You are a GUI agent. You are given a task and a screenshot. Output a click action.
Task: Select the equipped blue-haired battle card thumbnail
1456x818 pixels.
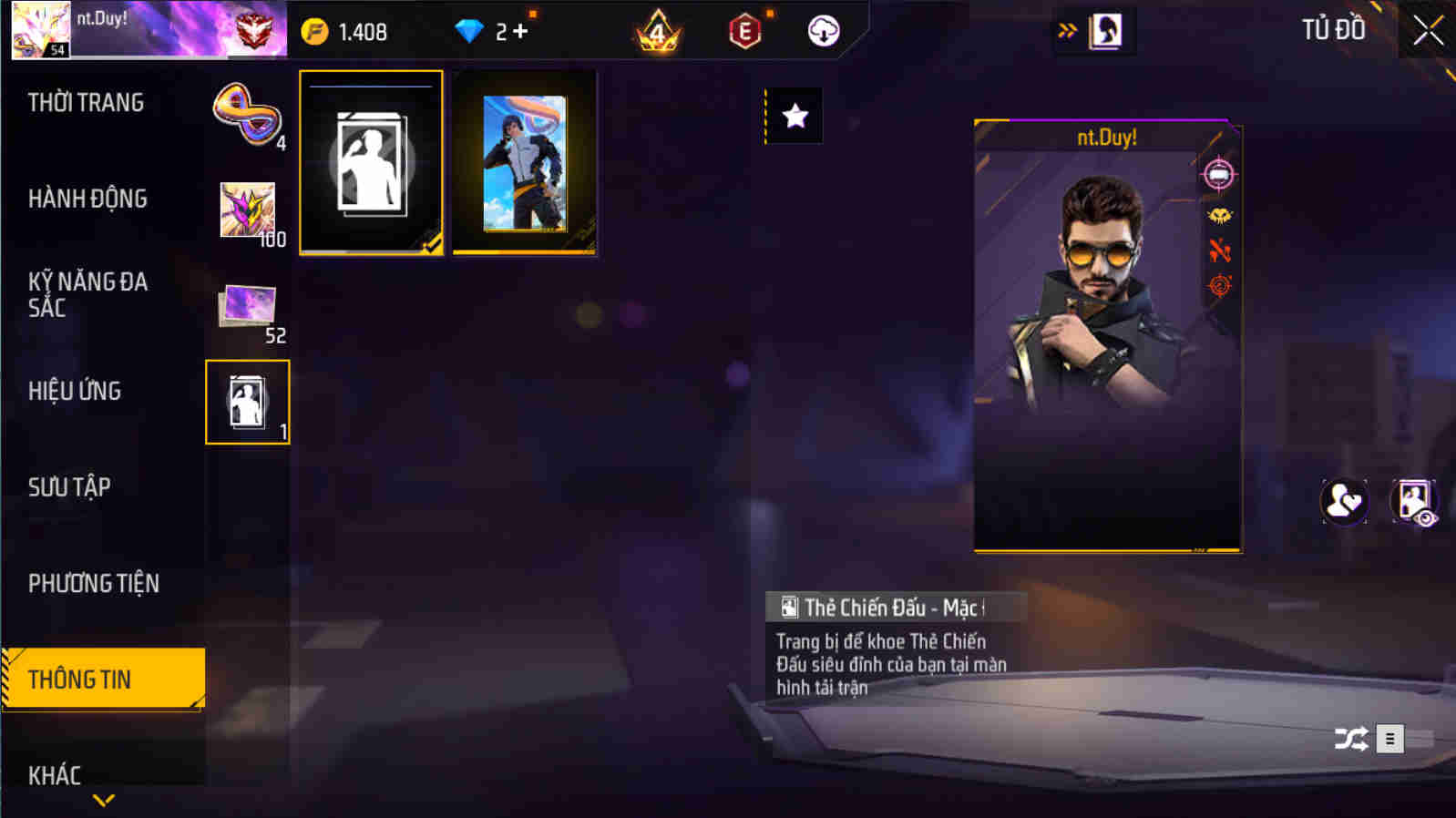pyautogui.click(x=525, y=164)
